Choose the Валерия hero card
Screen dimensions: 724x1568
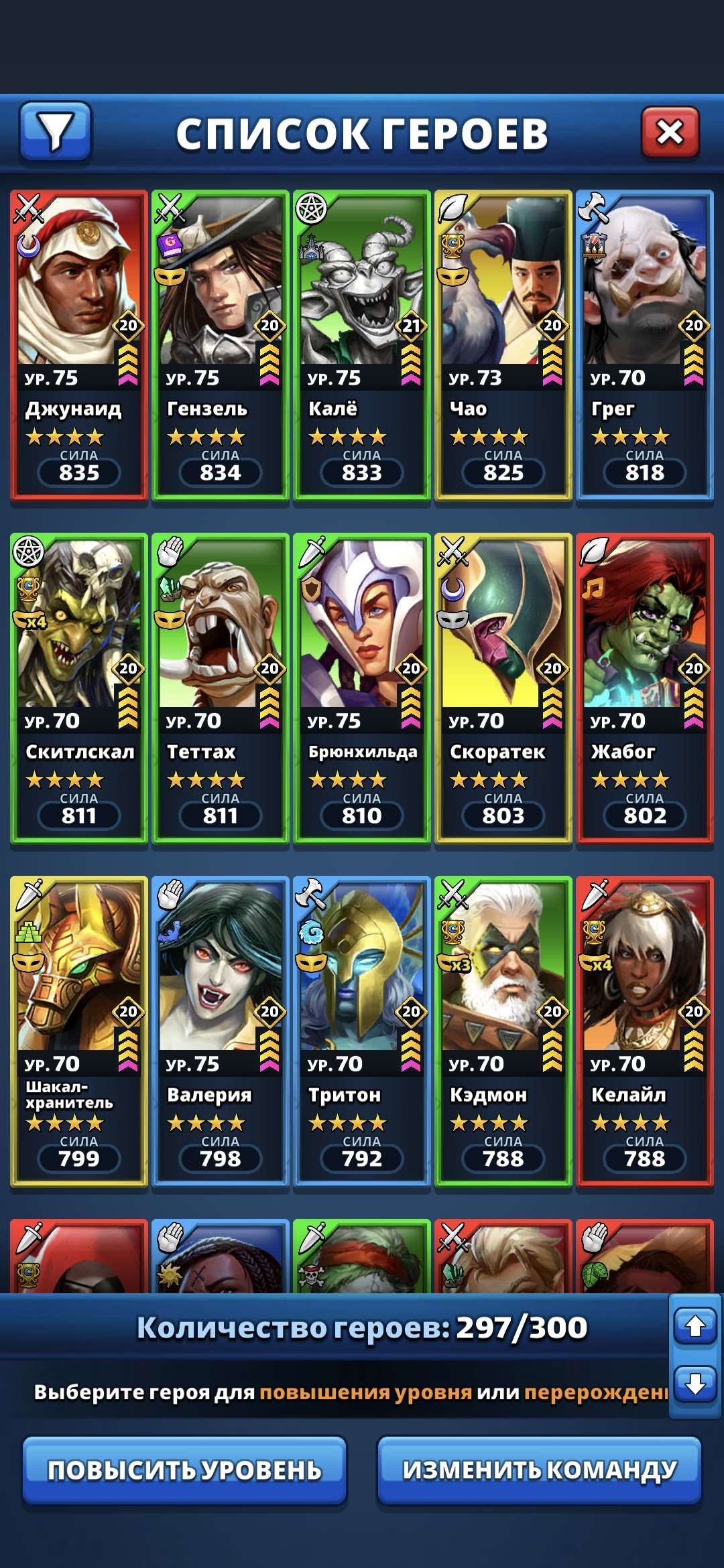221,1031
